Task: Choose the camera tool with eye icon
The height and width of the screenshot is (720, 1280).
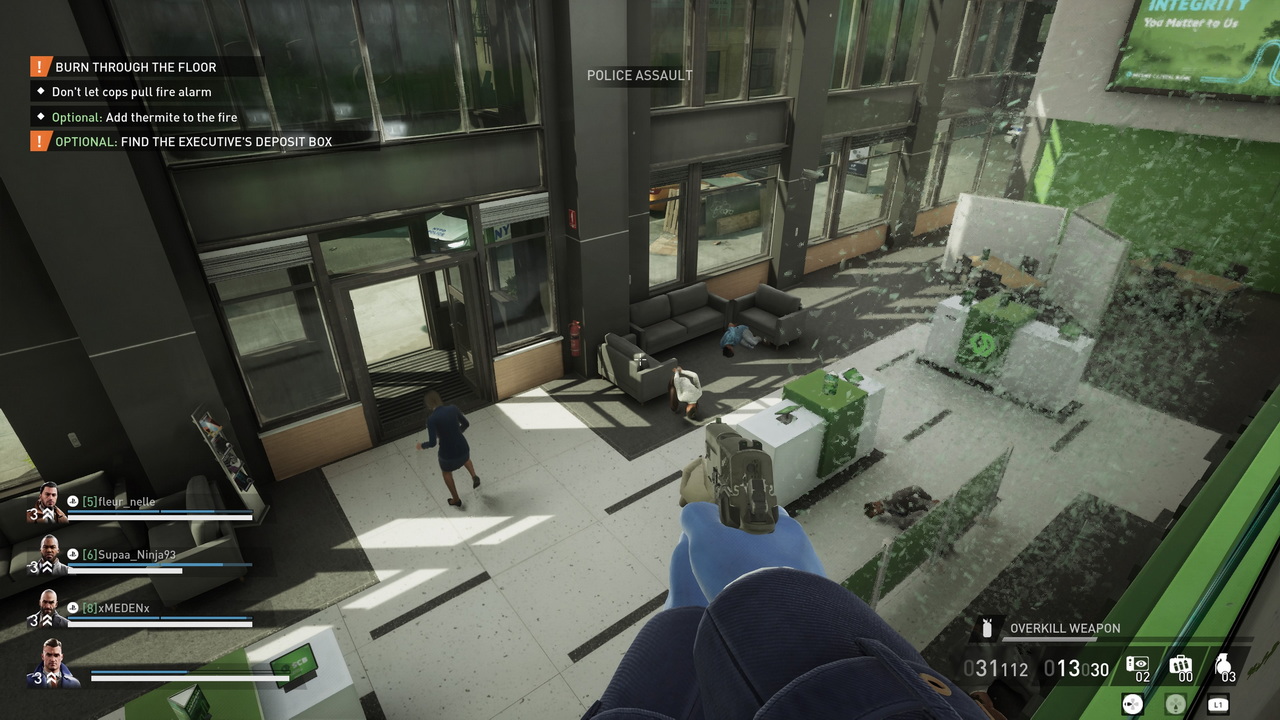Action: (x=1138, y=665)
